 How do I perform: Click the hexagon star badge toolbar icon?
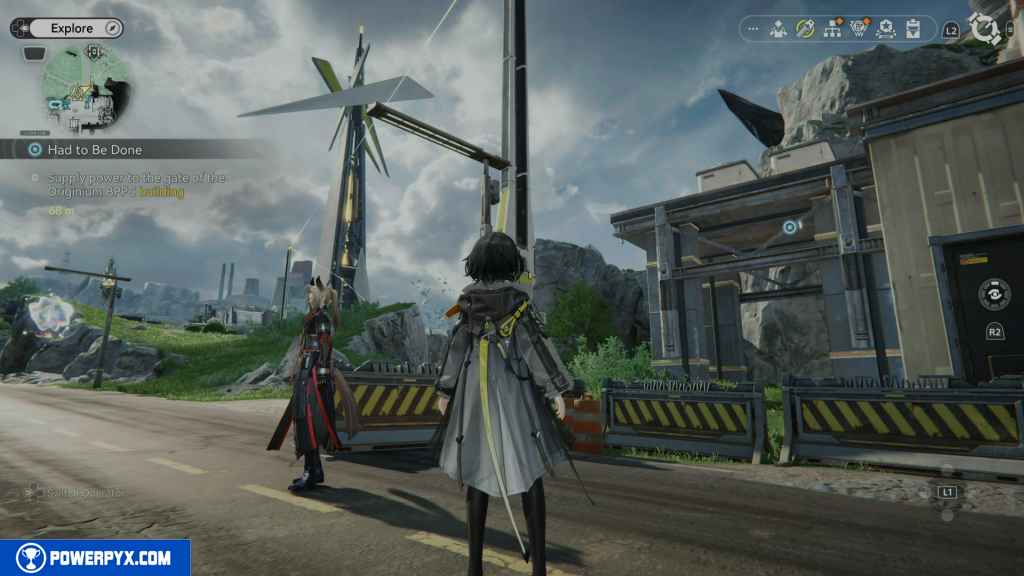(x=885, y=29)
